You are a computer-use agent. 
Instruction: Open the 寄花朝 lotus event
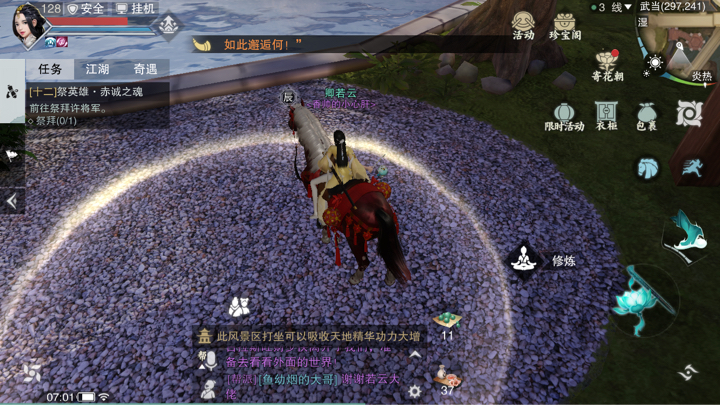tap(606, 66)
